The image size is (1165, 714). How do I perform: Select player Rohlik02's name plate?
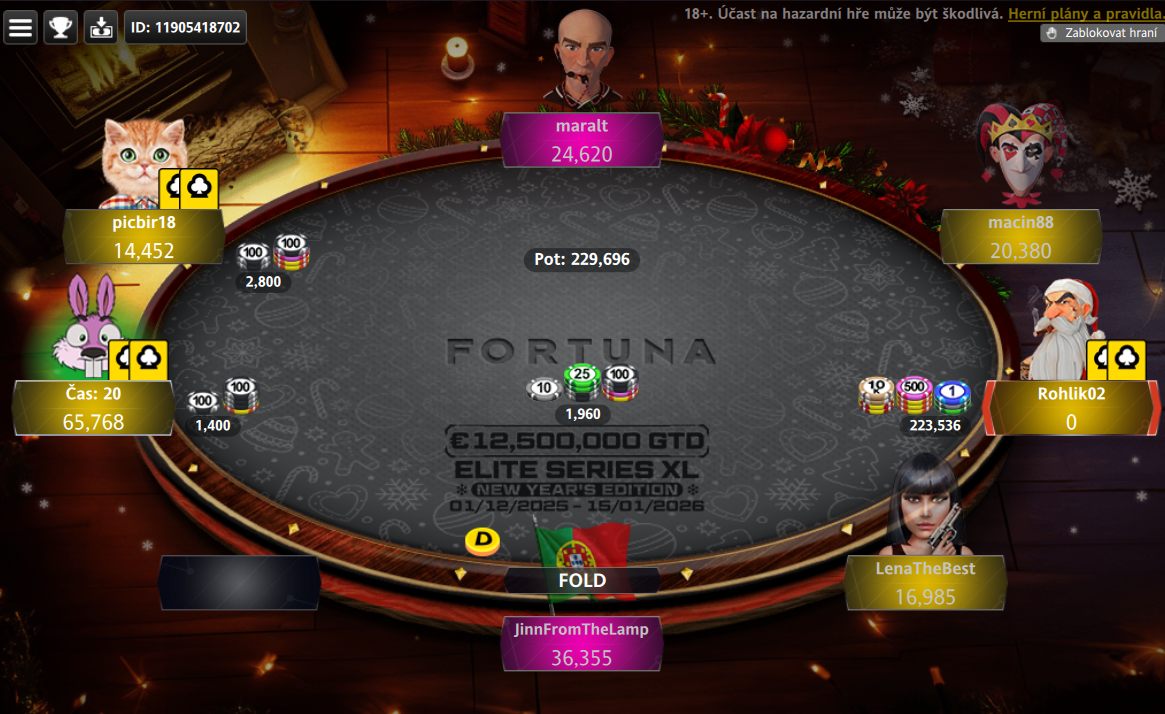[x=1071, y=407]
